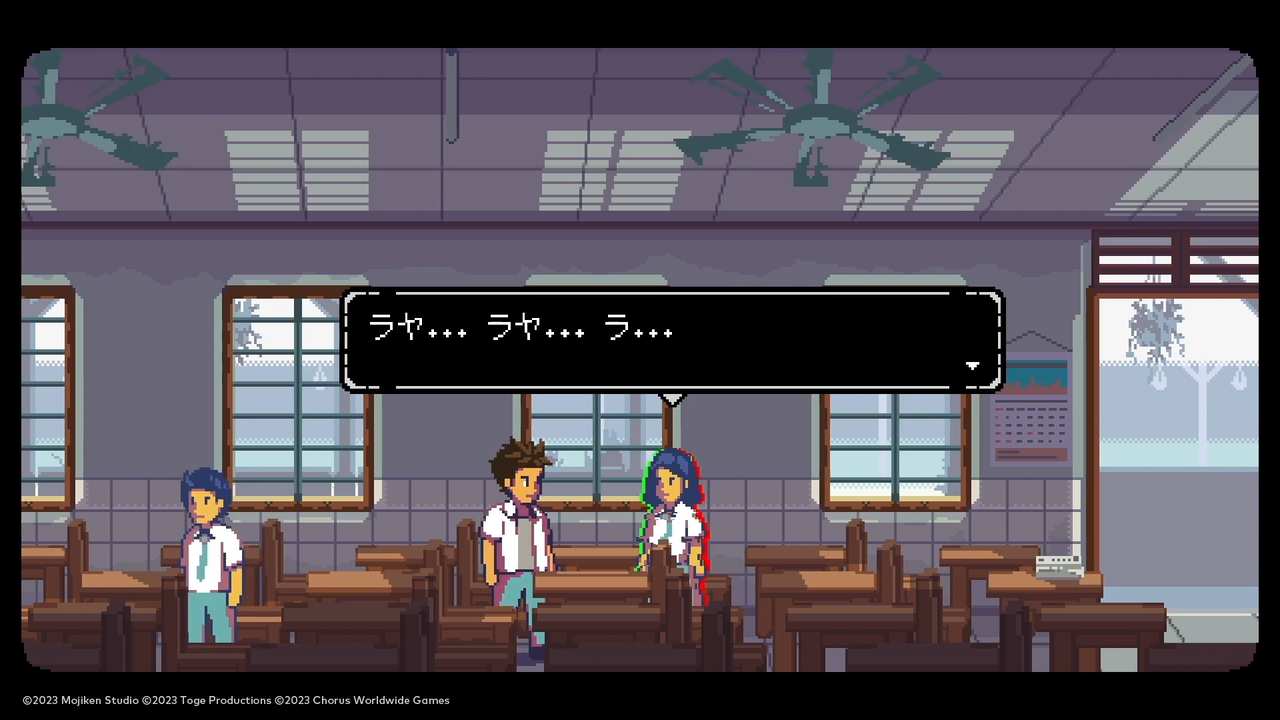Image resolution: width=1280 pixels, height=720 pixels.
Task: Click the small triangle to advance dialogue
Action: (971, 366)
